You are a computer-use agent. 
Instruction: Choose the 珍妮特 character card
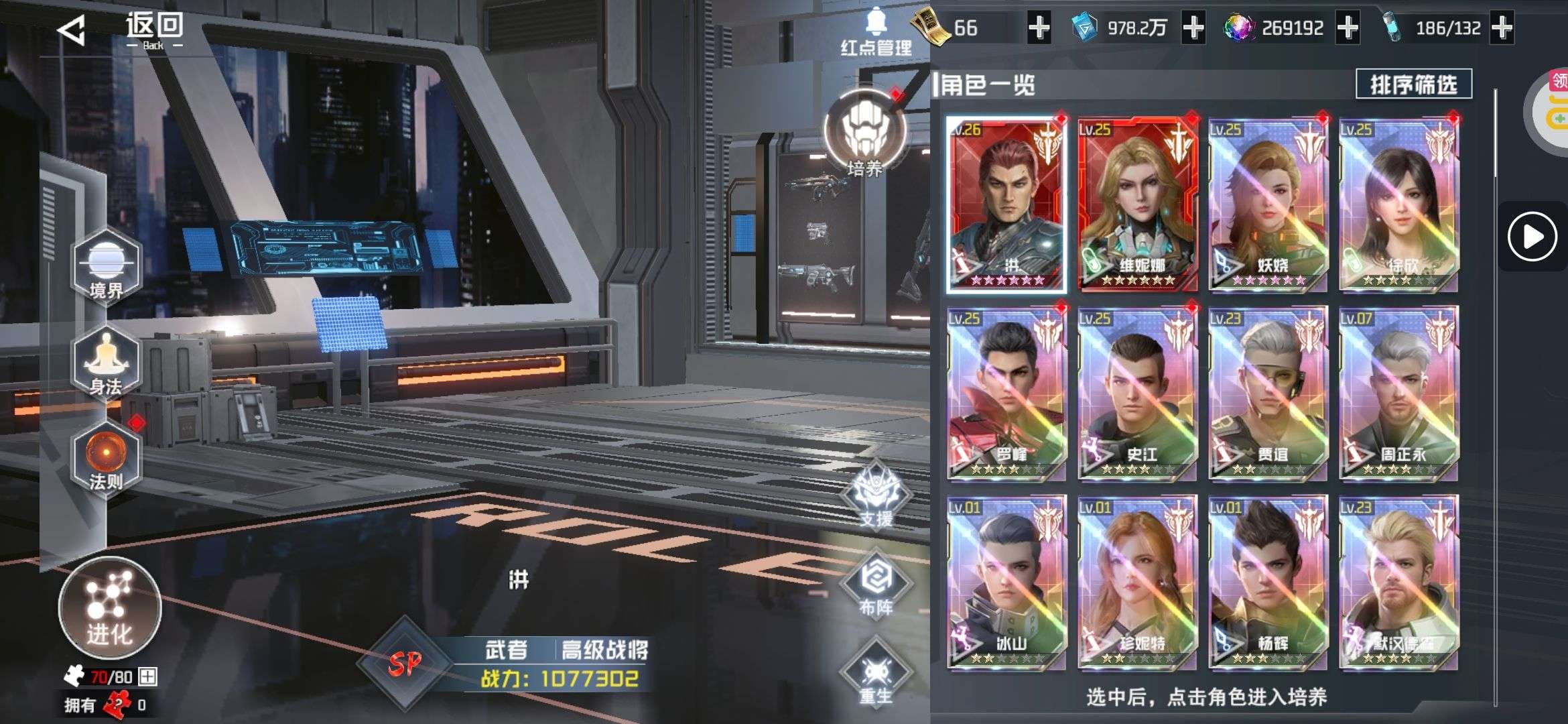1137,583
